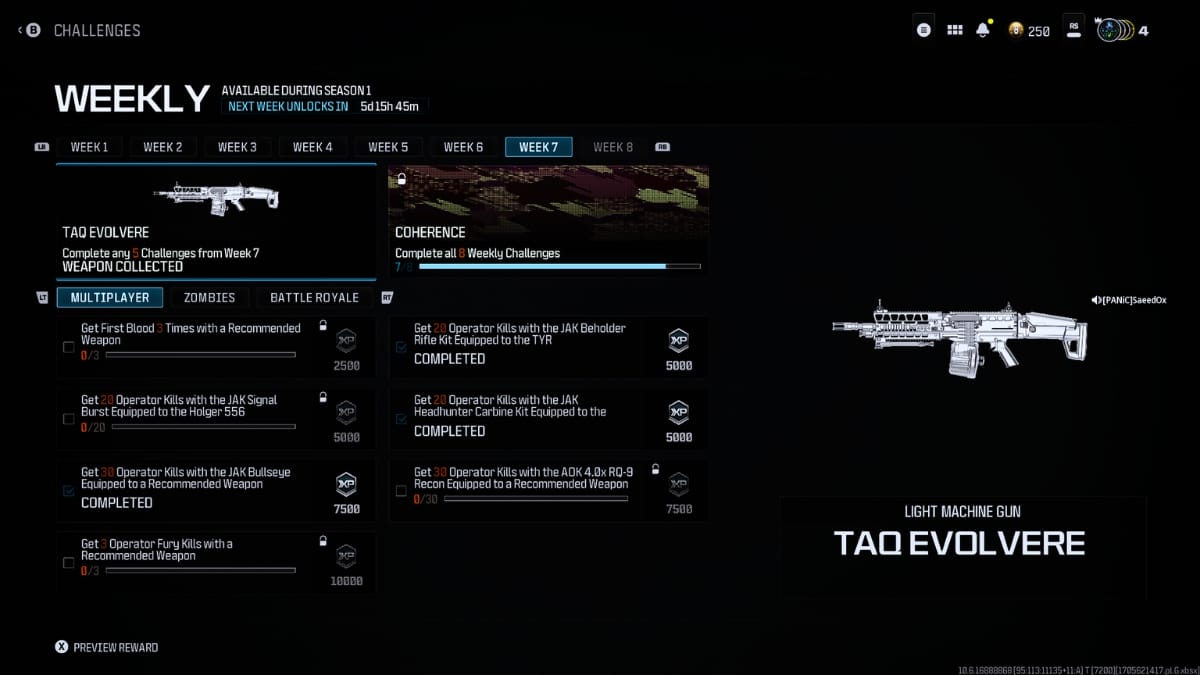Select the Week 3 tab
Image resolution: width=1200 pixels, height=675 pixels.
coord(237,147)
